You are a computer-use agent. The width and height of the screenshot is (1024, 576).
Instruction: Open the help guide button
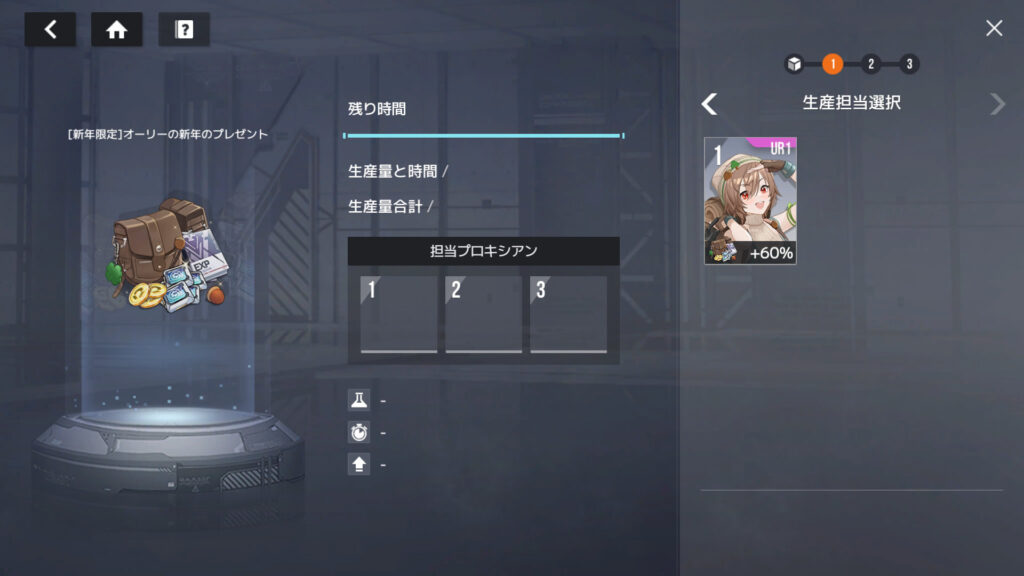pyautogui.click(x=184, y=30)
